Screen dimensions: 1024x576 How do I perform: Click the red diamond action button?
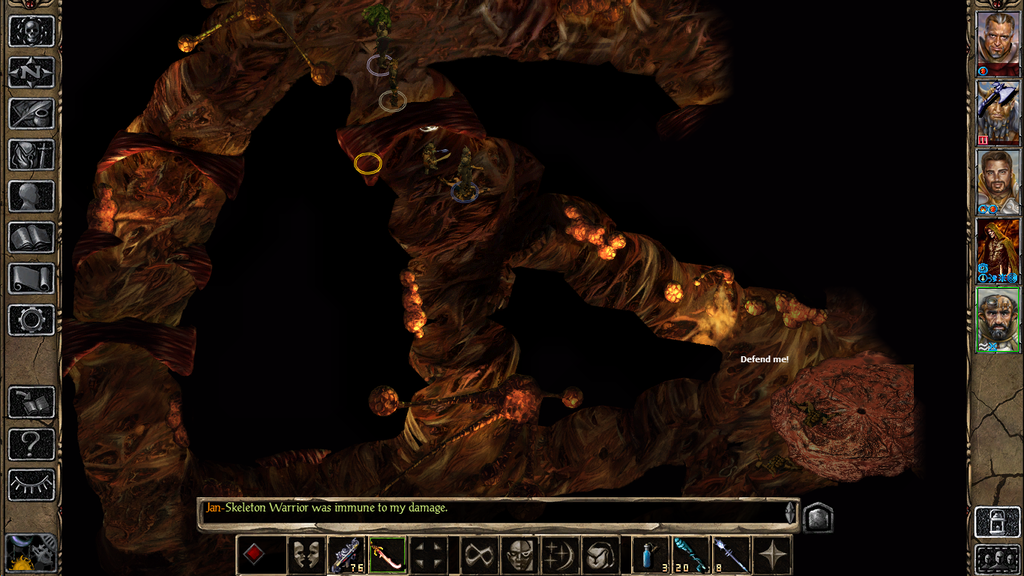tap(256, 555)
